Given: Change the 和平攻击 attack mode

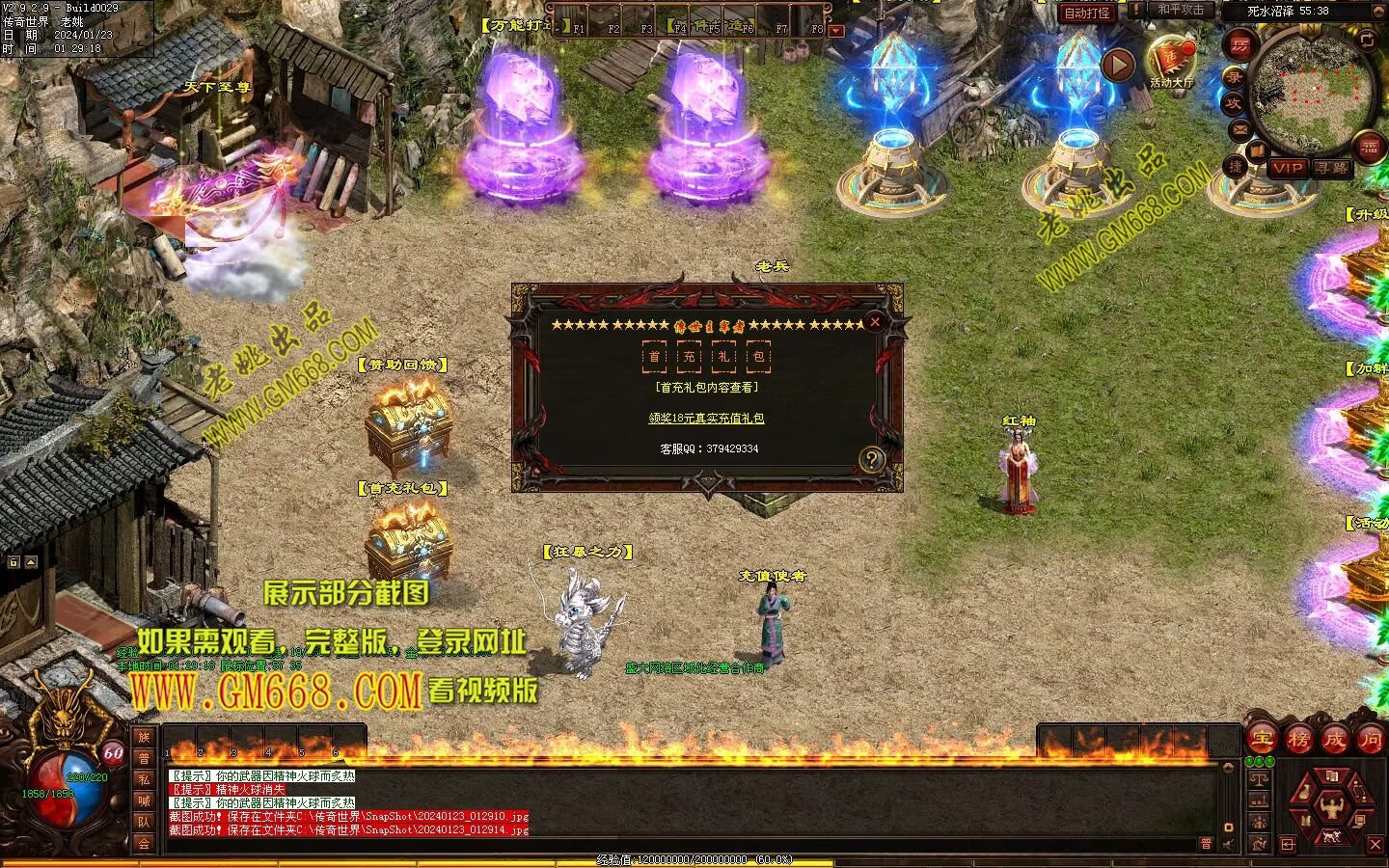Looking at the screenshot, I should pos(1181,11).
